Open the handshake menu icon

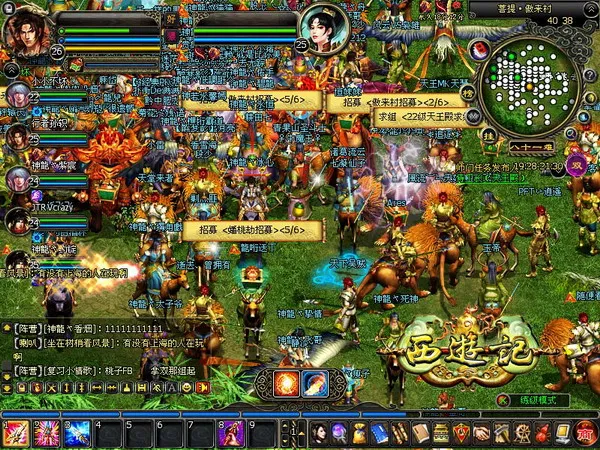tap(481, 433)
